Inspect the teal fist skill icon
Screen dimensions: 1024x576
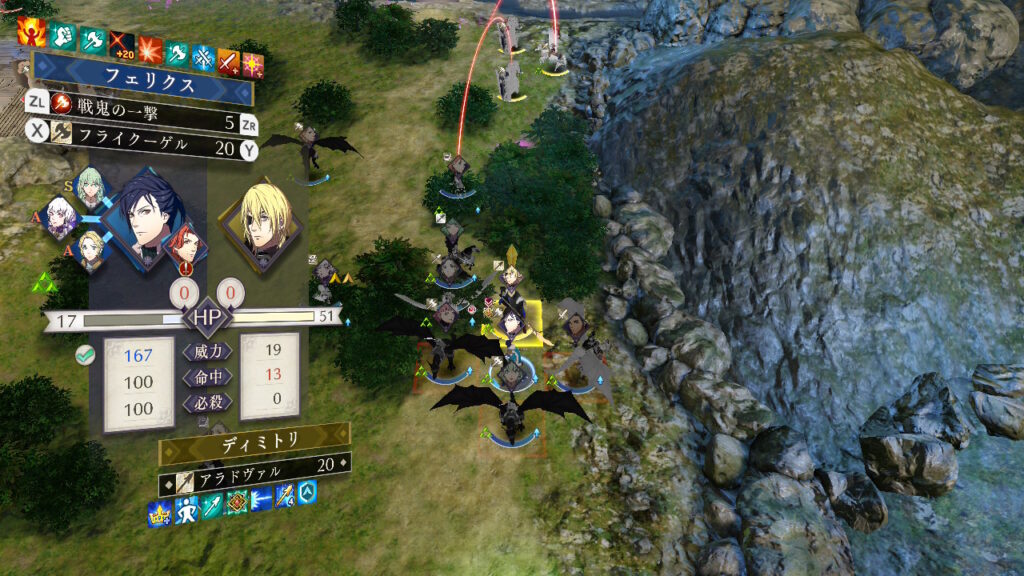[61, 37]
